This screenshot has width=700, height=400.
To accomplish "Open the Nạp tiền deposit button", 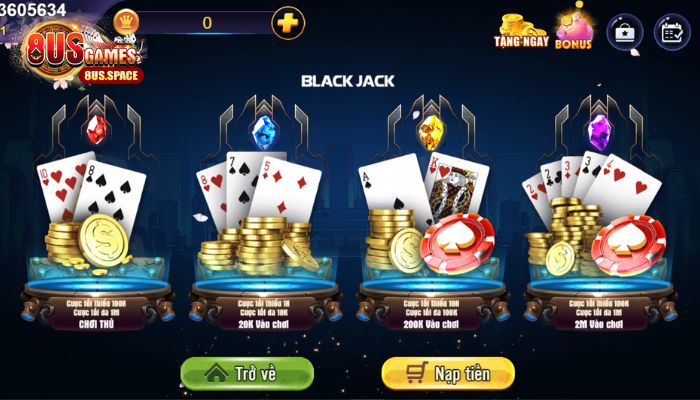I will [x=448, y=373].
